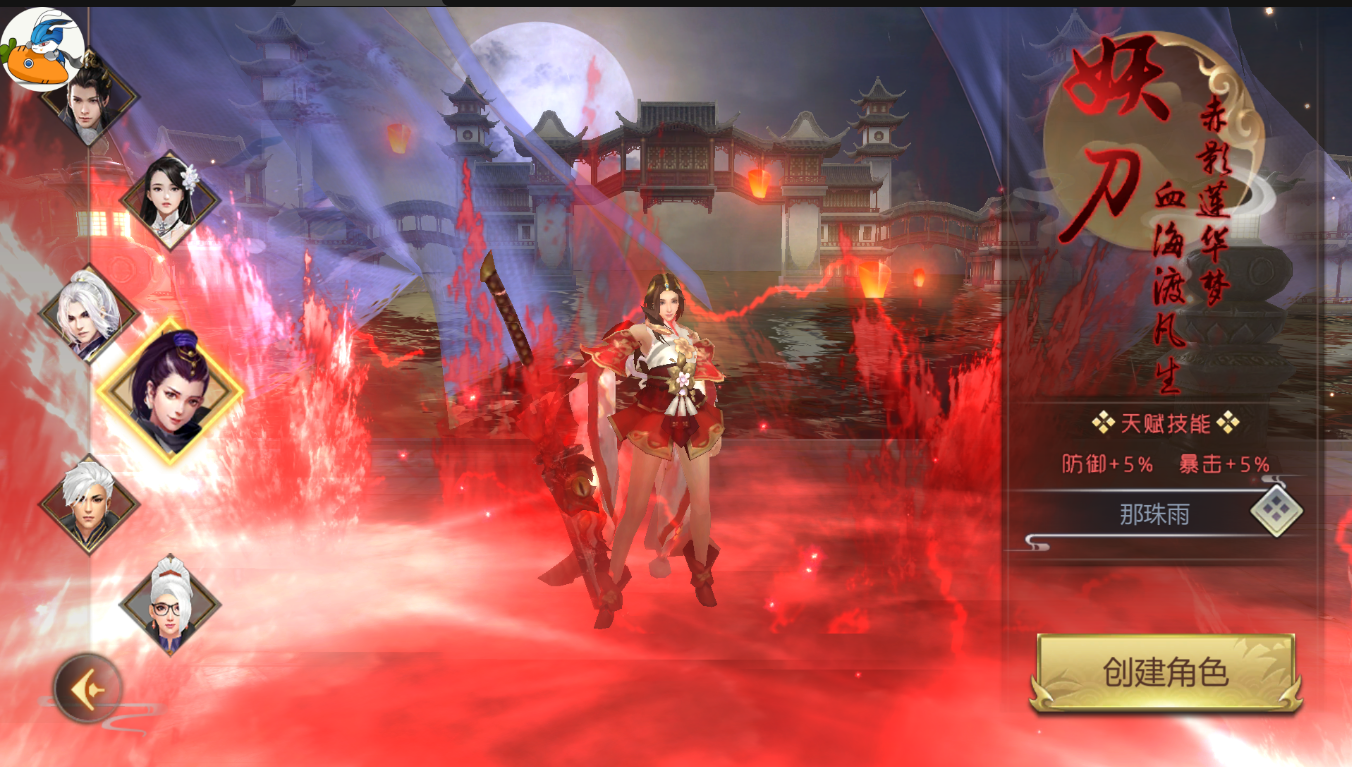Choose the female portrait with white flower hairpin

point(170,199)
